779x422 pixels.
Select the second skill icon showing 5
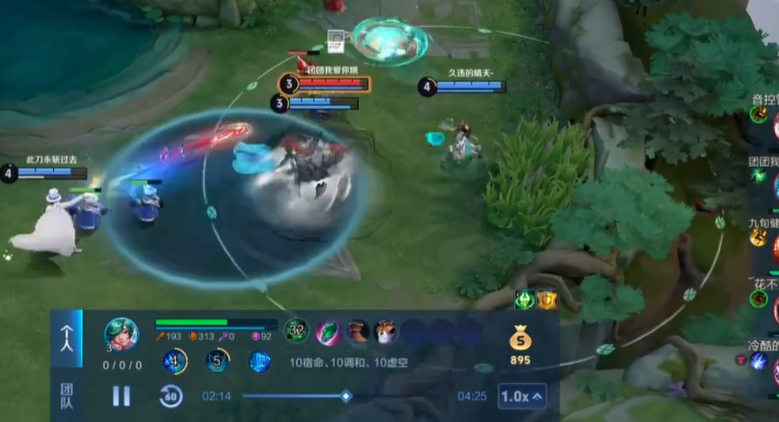(217, 361)
